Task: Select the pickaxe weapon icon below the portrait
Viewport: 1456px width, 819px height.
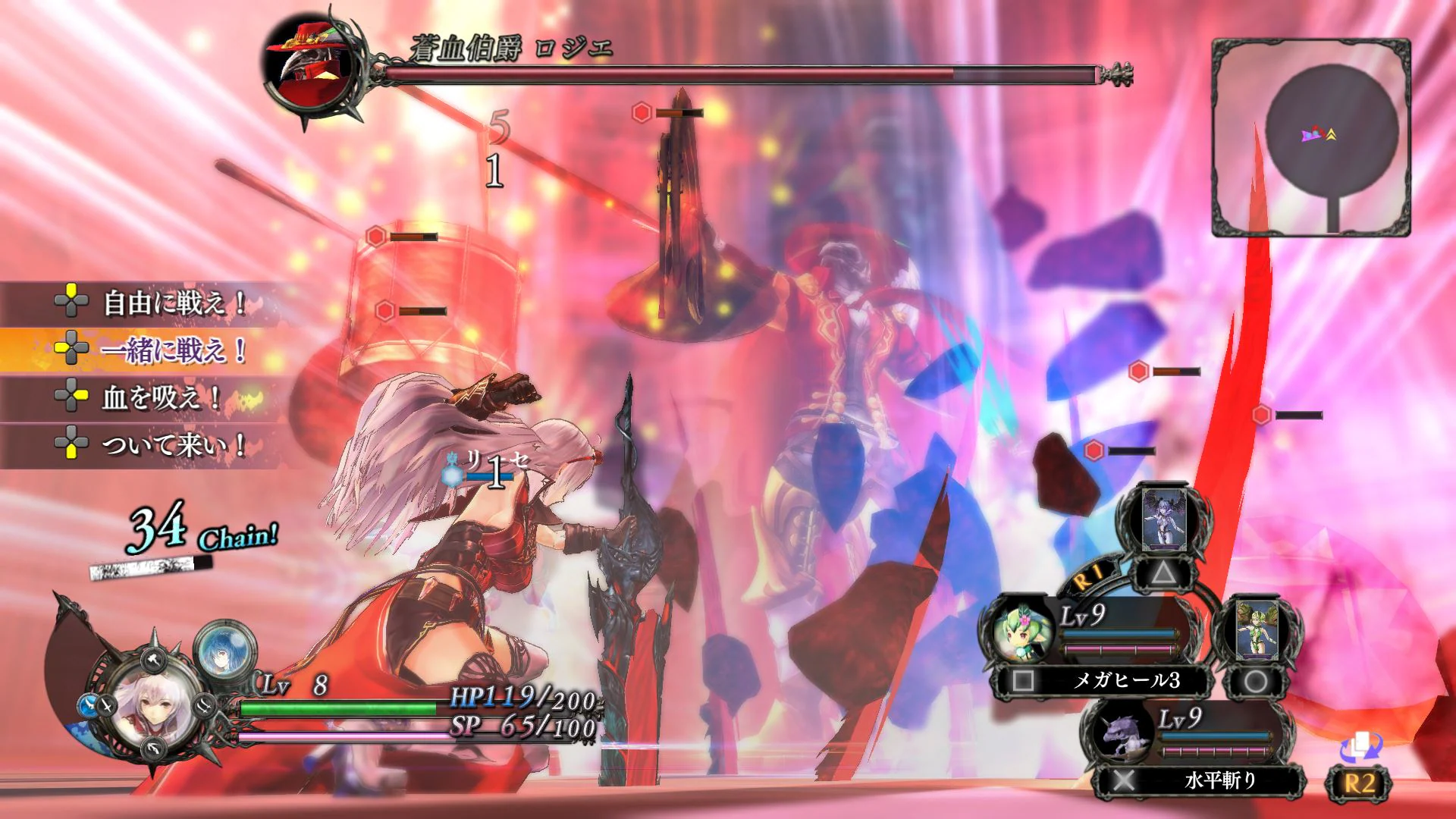Action: [153, 748]
